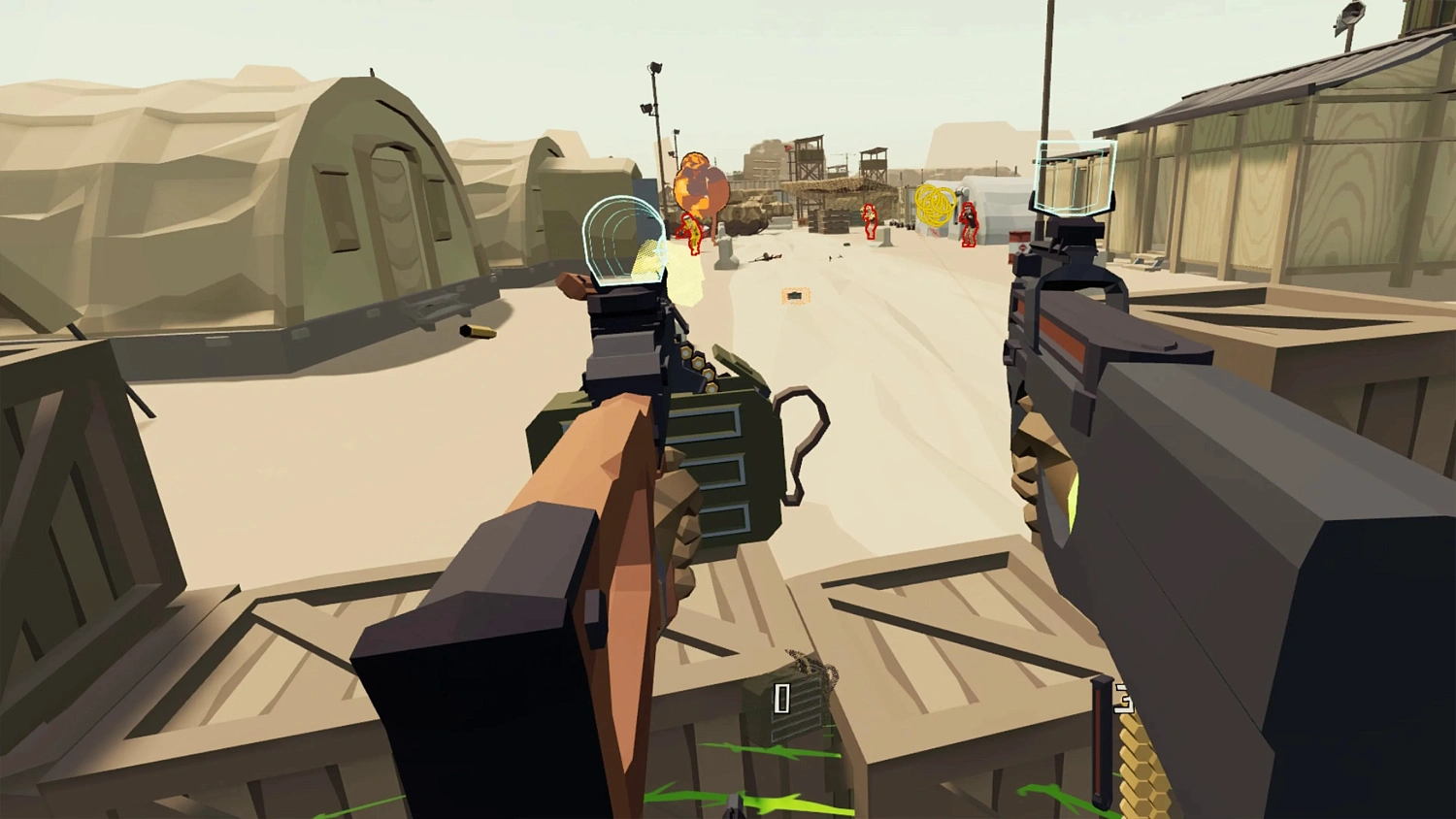Target the red-outlined enemy beside the white tent
Image resolution: width=1456 pixels, height=819 pixels.
[x=969, y=225]
